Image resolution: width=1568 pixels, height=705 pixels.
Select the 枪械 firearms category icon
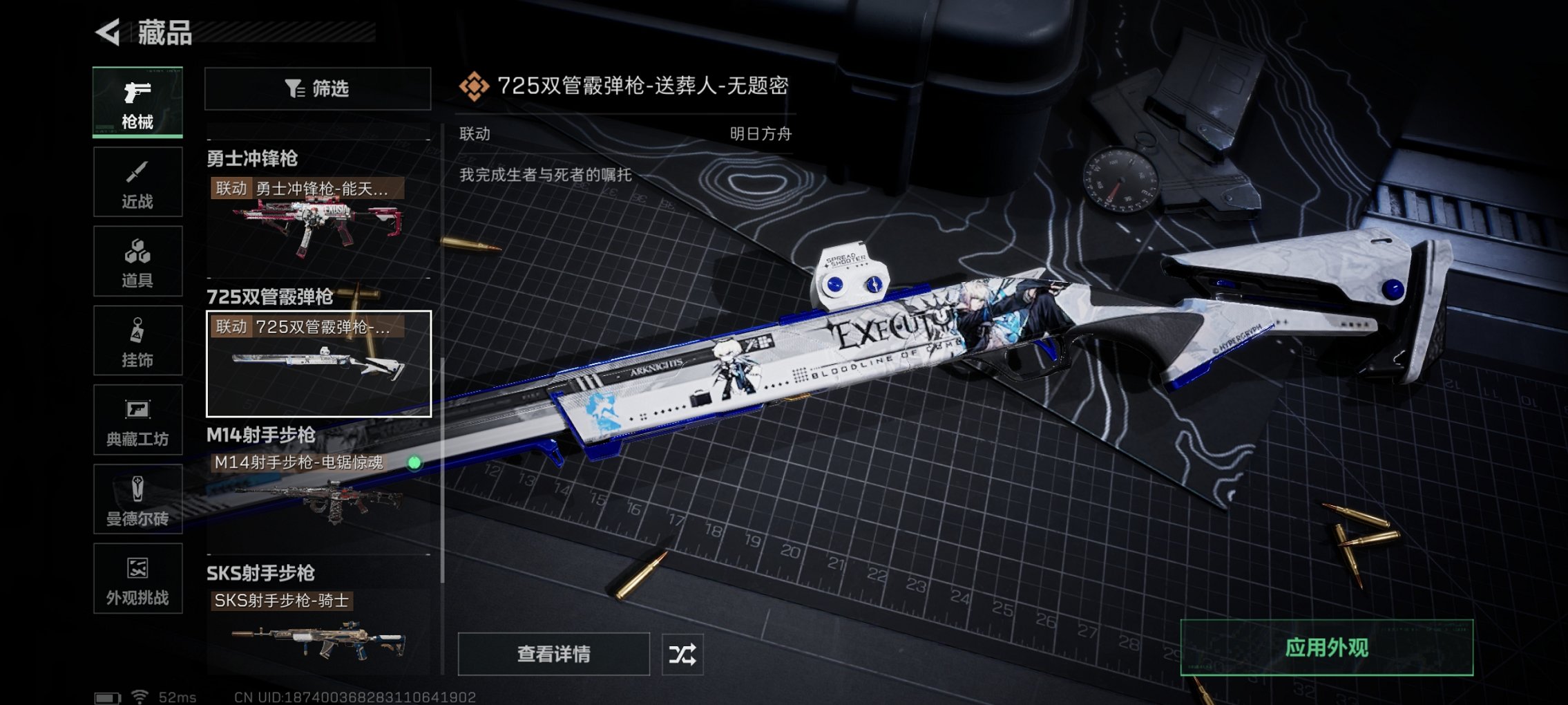click(137, 99)
